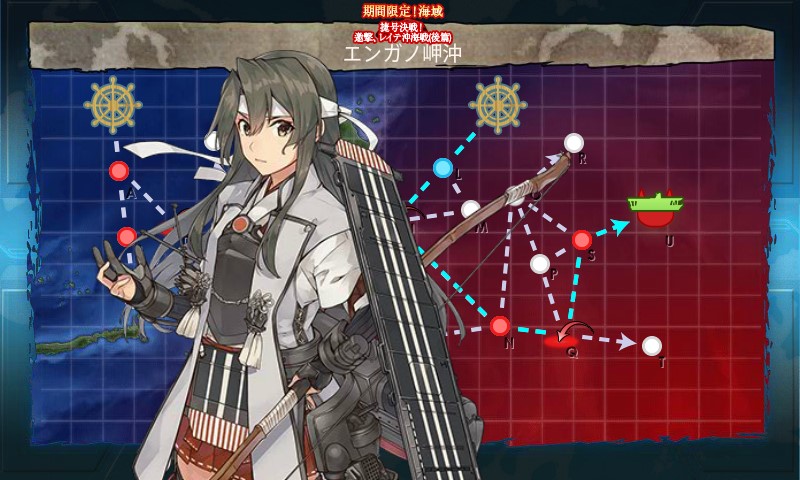Select the boss node U on the map
This screenshot has height=480, width=800.
point(653,211)
